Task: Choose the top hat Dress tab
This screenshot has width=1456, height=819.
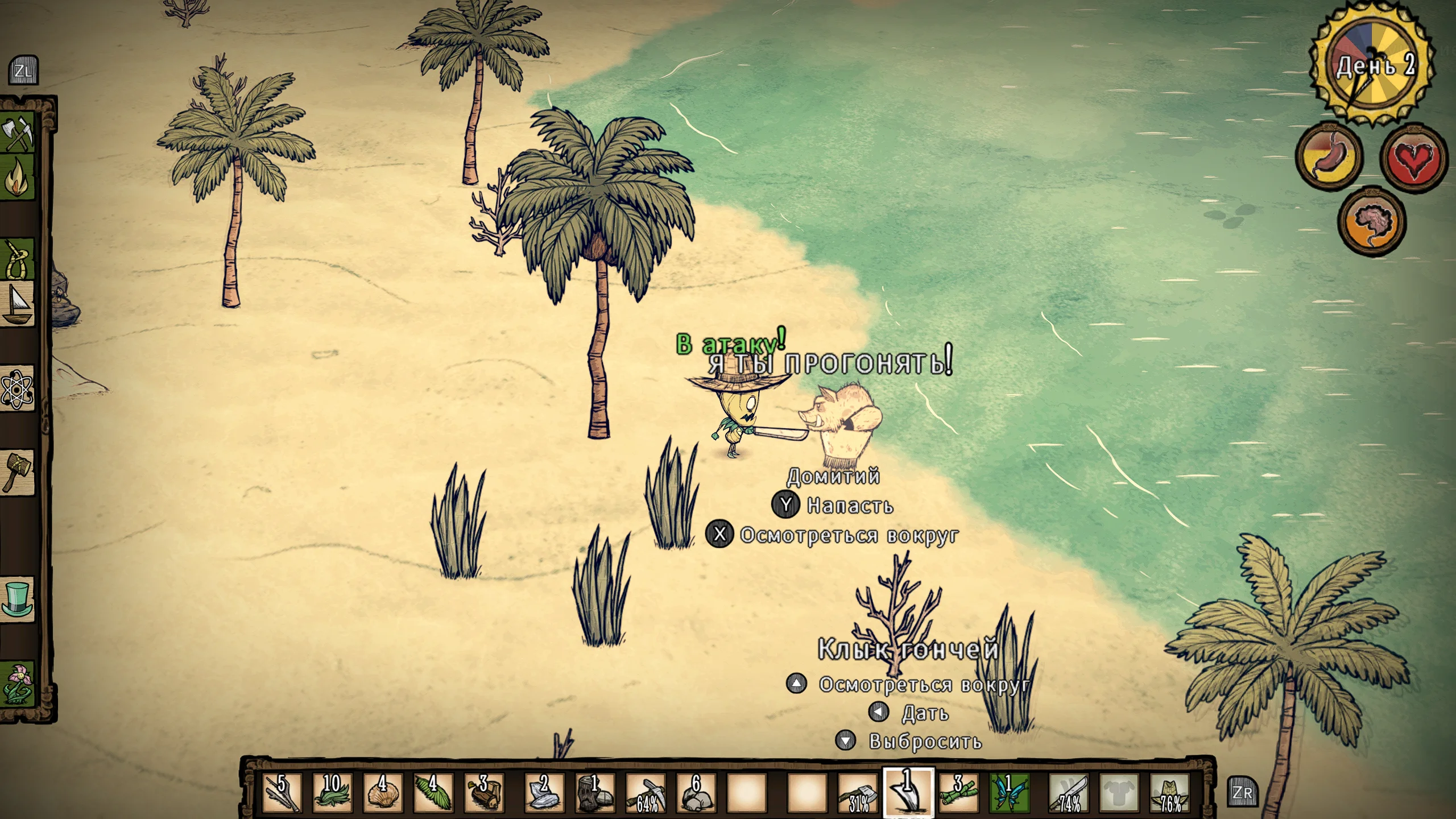Action: pyautogui.click(x=18, y=598)
